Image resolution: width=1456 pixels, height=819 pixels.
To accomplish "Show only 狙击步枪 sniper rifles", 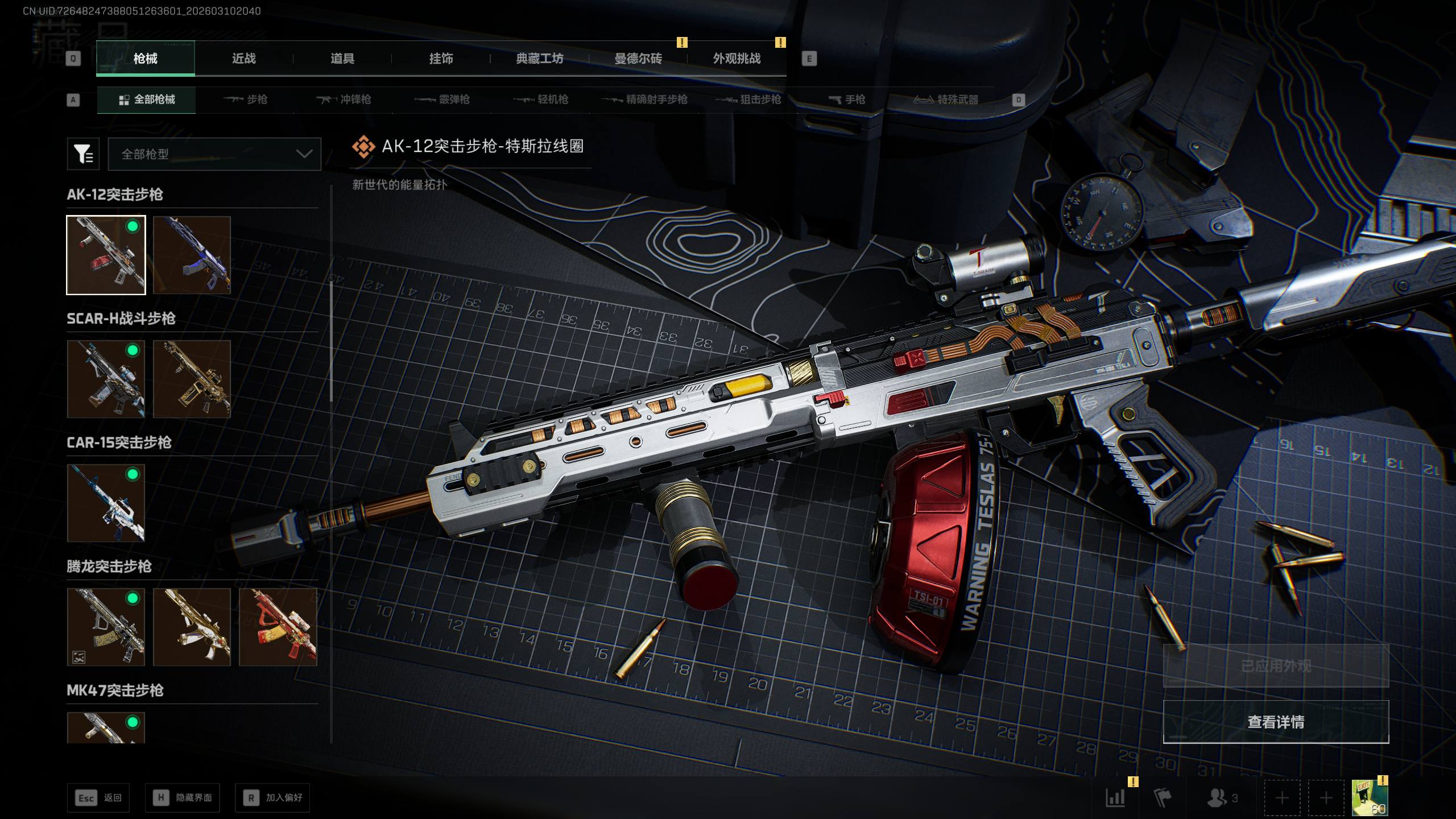I will click(748, 100).
